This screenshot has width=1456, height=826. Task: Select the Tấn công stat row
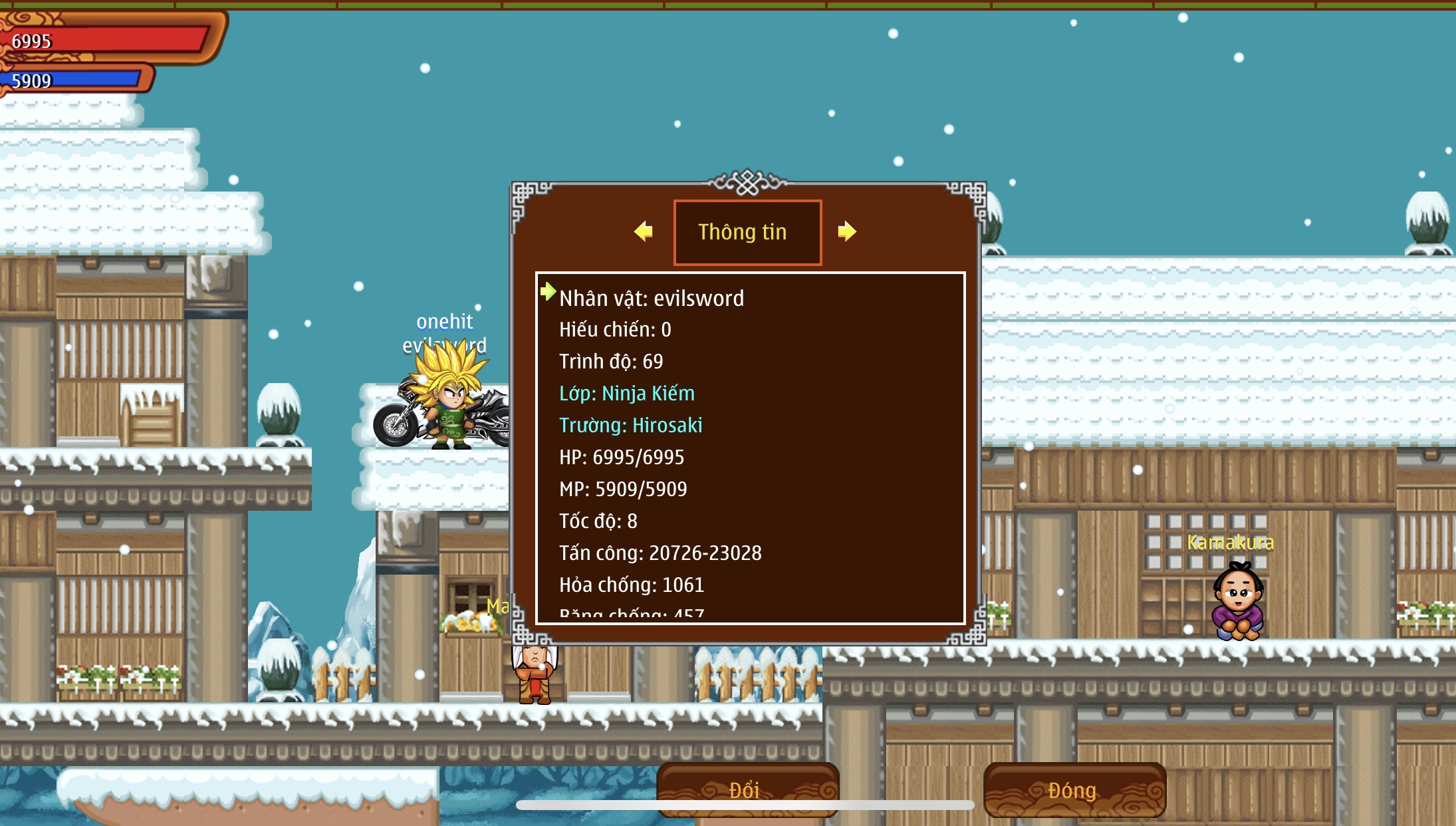click(660, 553)
